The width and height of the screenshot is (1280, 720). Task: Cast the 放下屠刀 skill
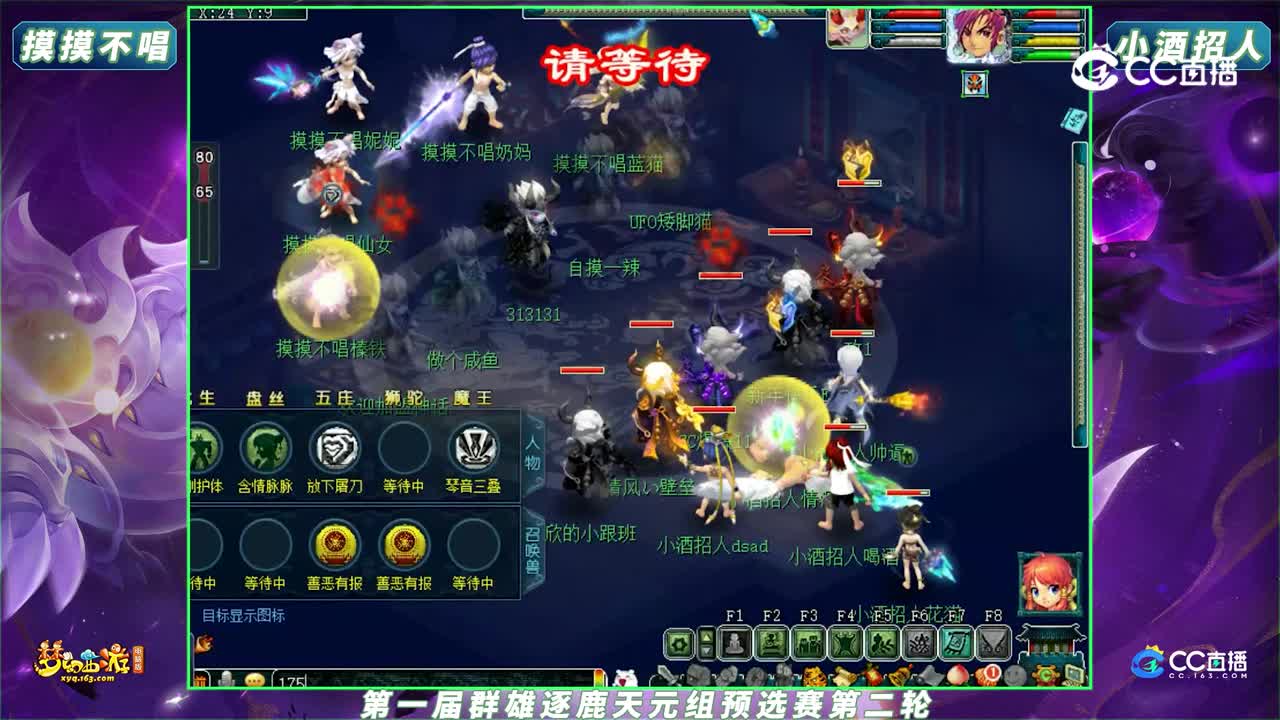[337, 447]
